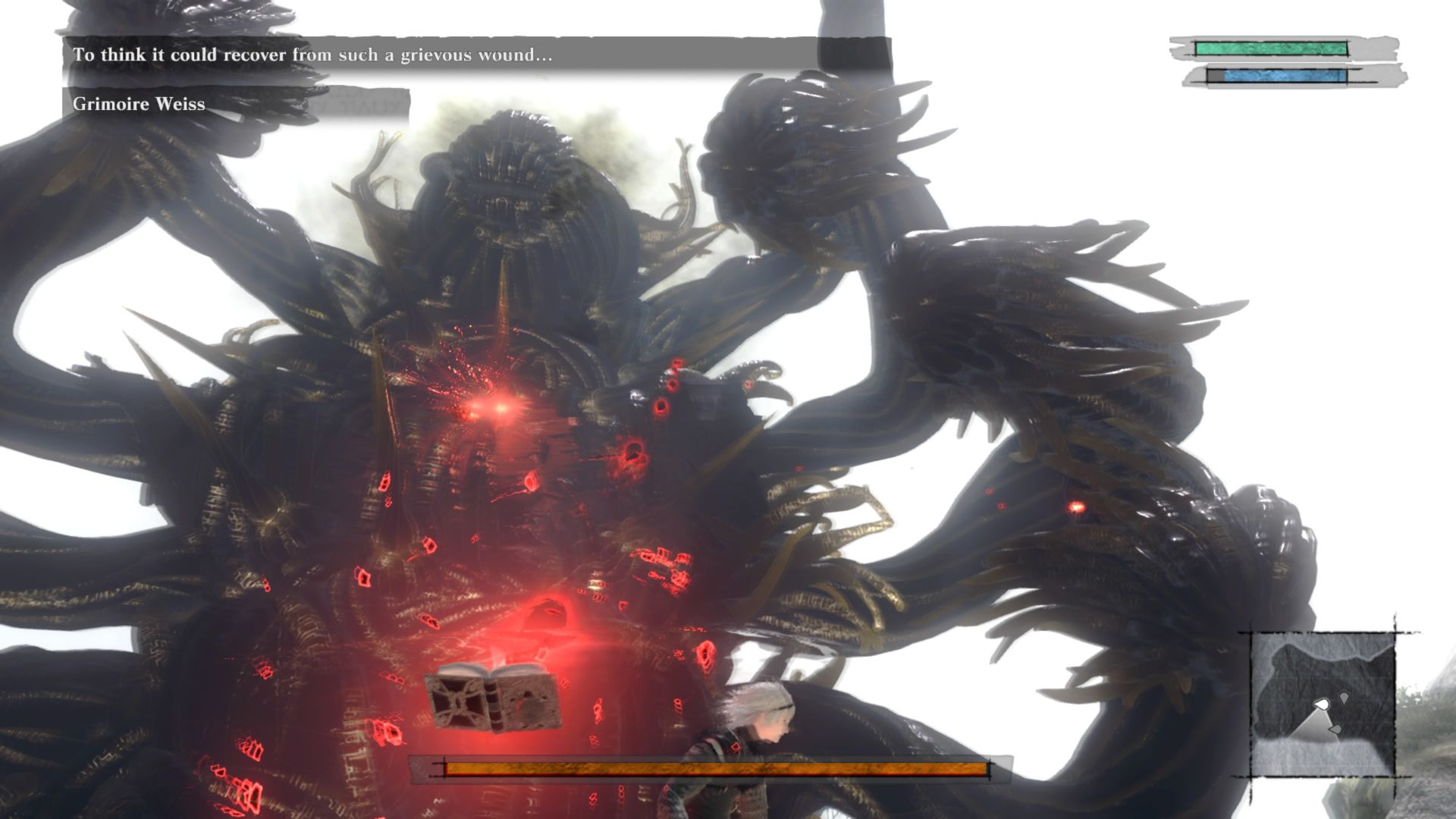
Task: Click the enemy marker below the player arrow
Action: coord(1336,730)
